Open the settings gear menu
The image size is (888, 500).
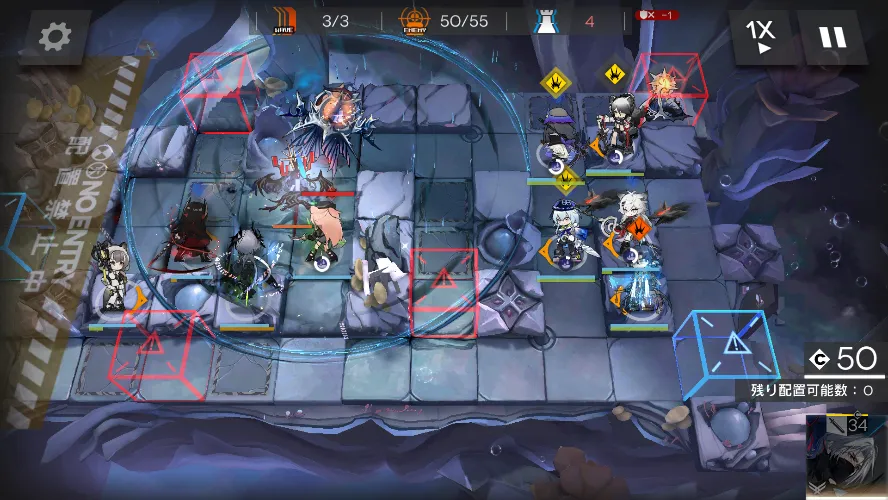(x=54, y=37)
